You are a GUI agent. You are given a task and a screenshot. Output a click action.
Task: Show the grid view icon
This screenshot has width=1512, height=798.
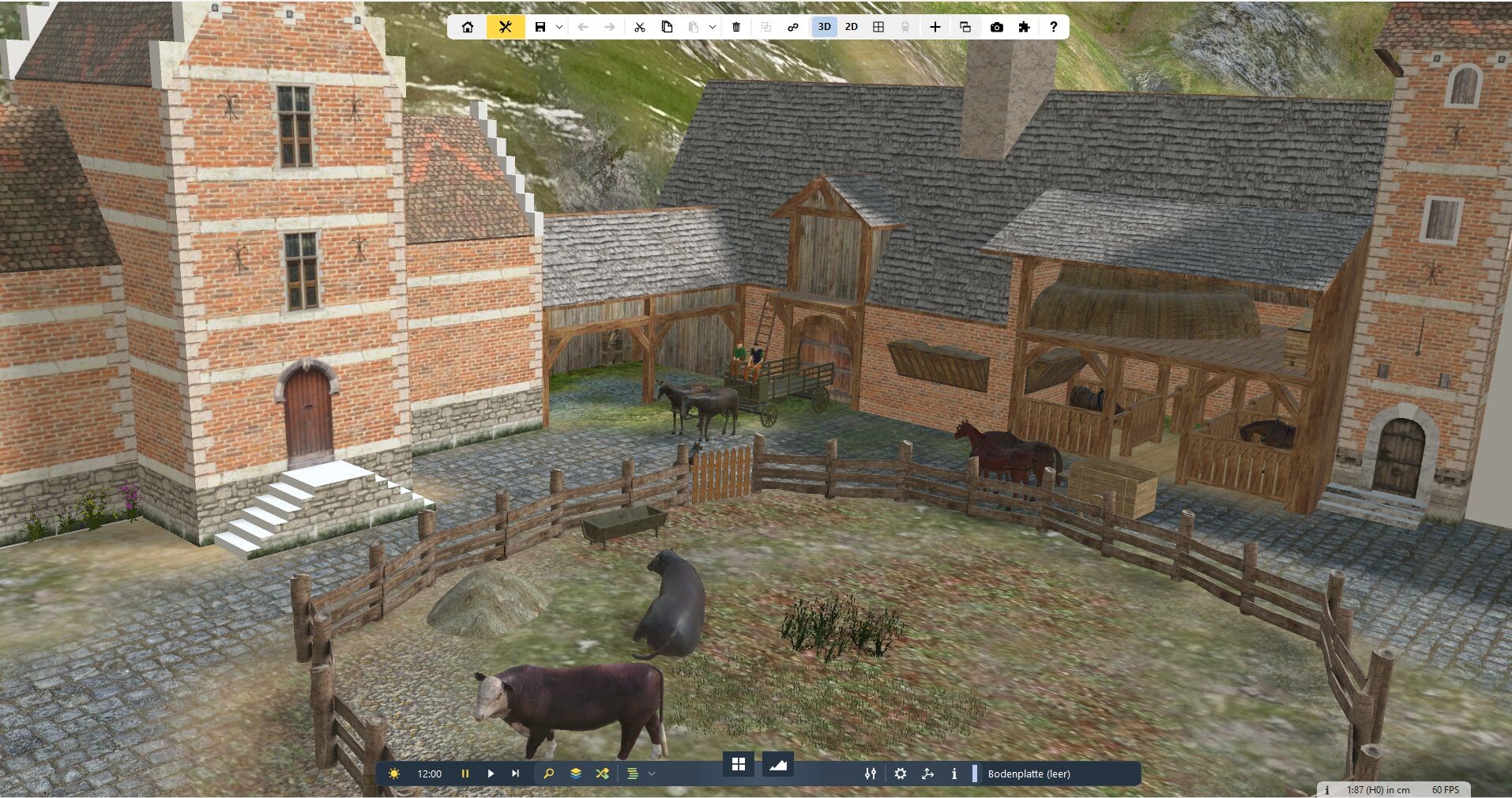[878, 27]
